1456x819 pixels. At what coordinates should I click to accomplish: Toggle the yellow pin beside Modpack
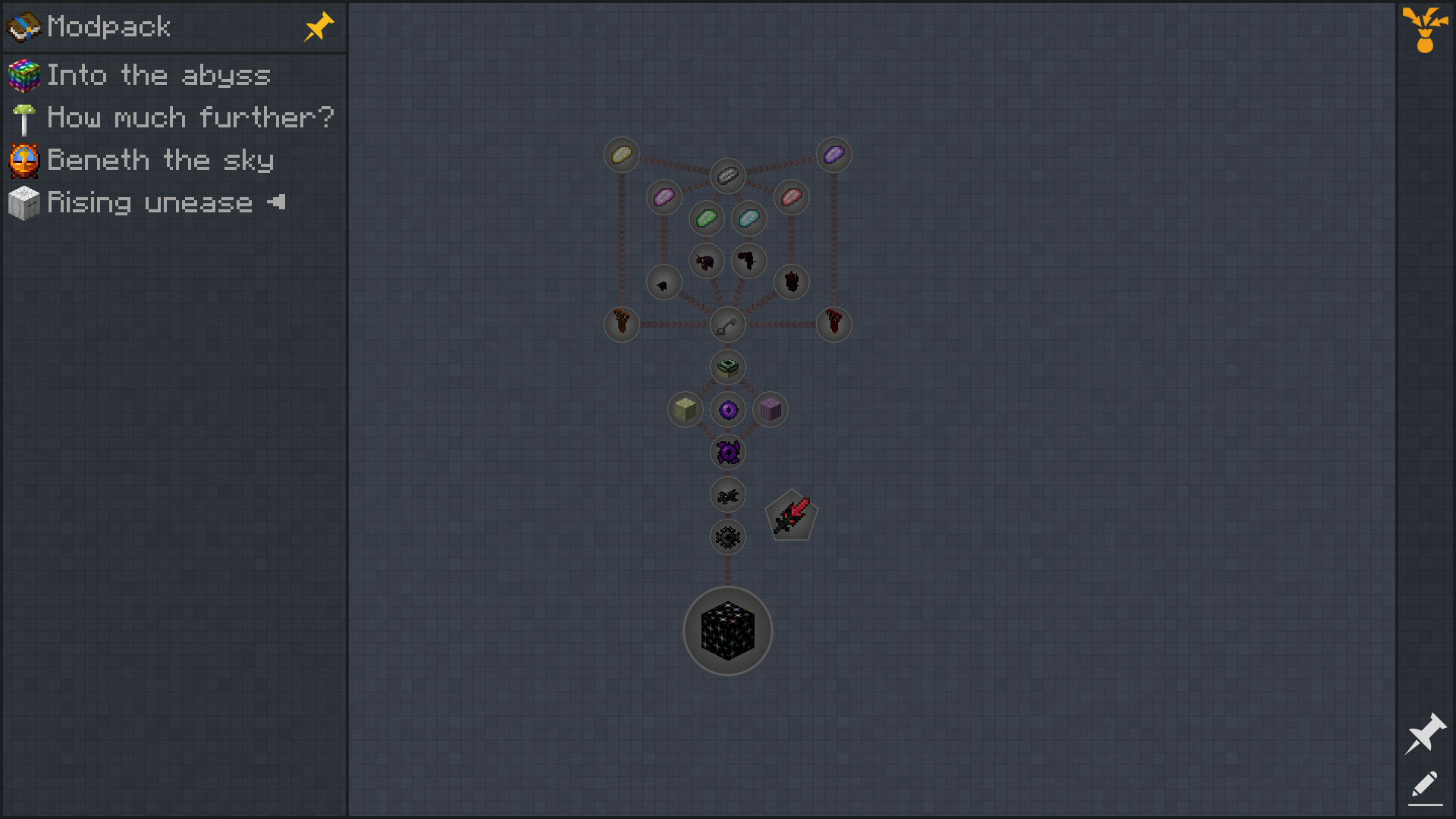click(318, 27)
